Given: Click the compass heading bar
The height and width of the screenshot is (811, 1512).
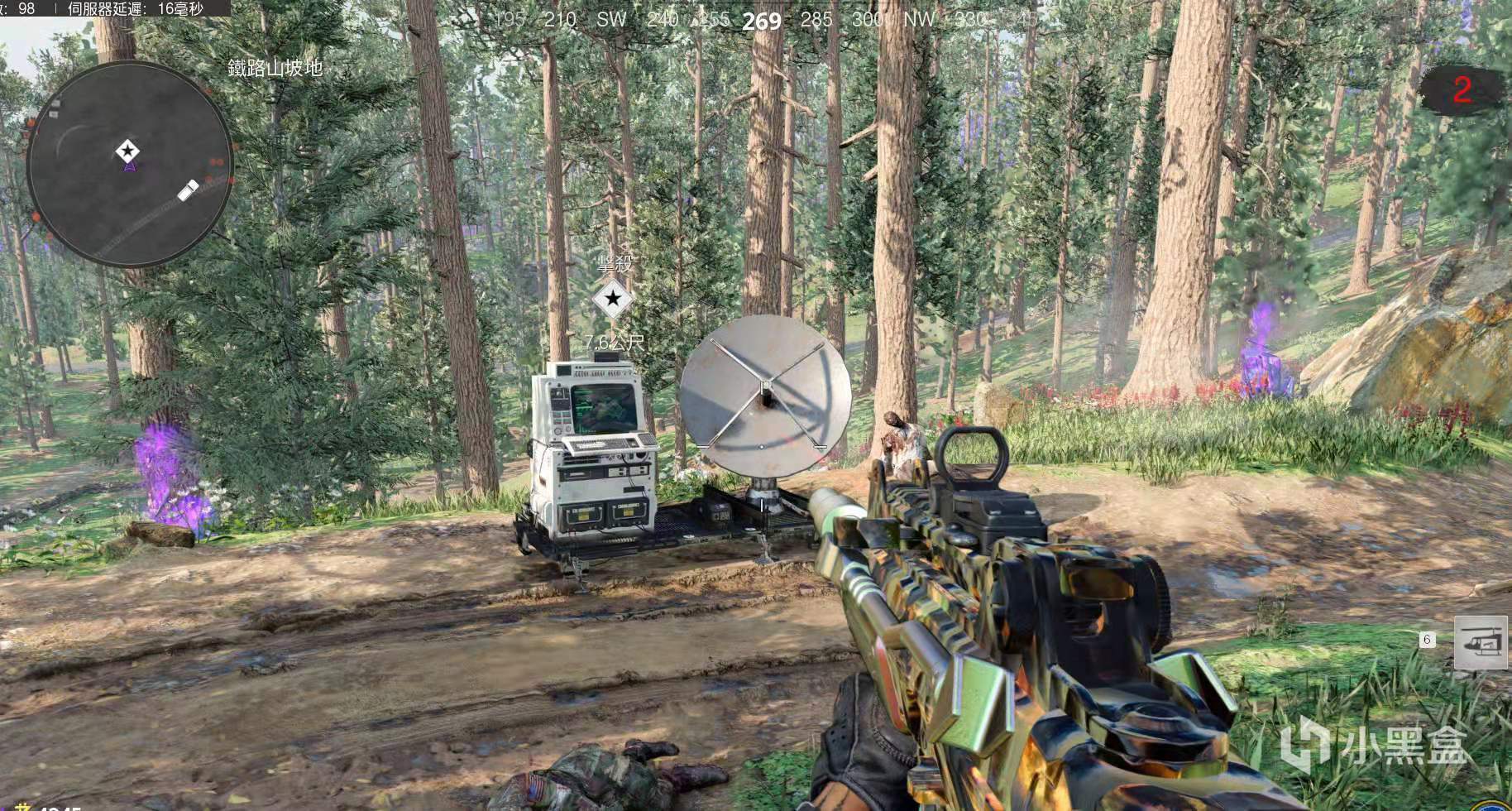Looking at the screenshot, I should click(x=761, y=20).
